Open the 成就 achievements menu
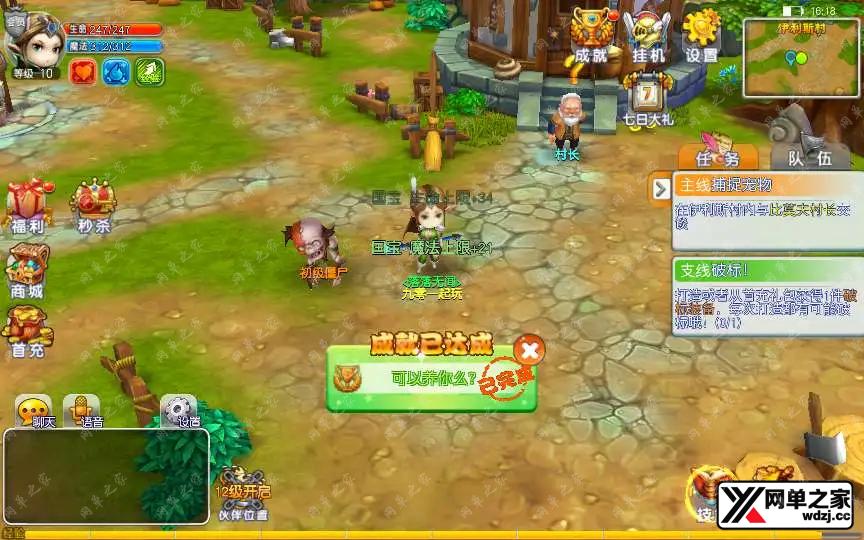Image resolution: width=864 pixels, height=540 pixels. (591, 38)
